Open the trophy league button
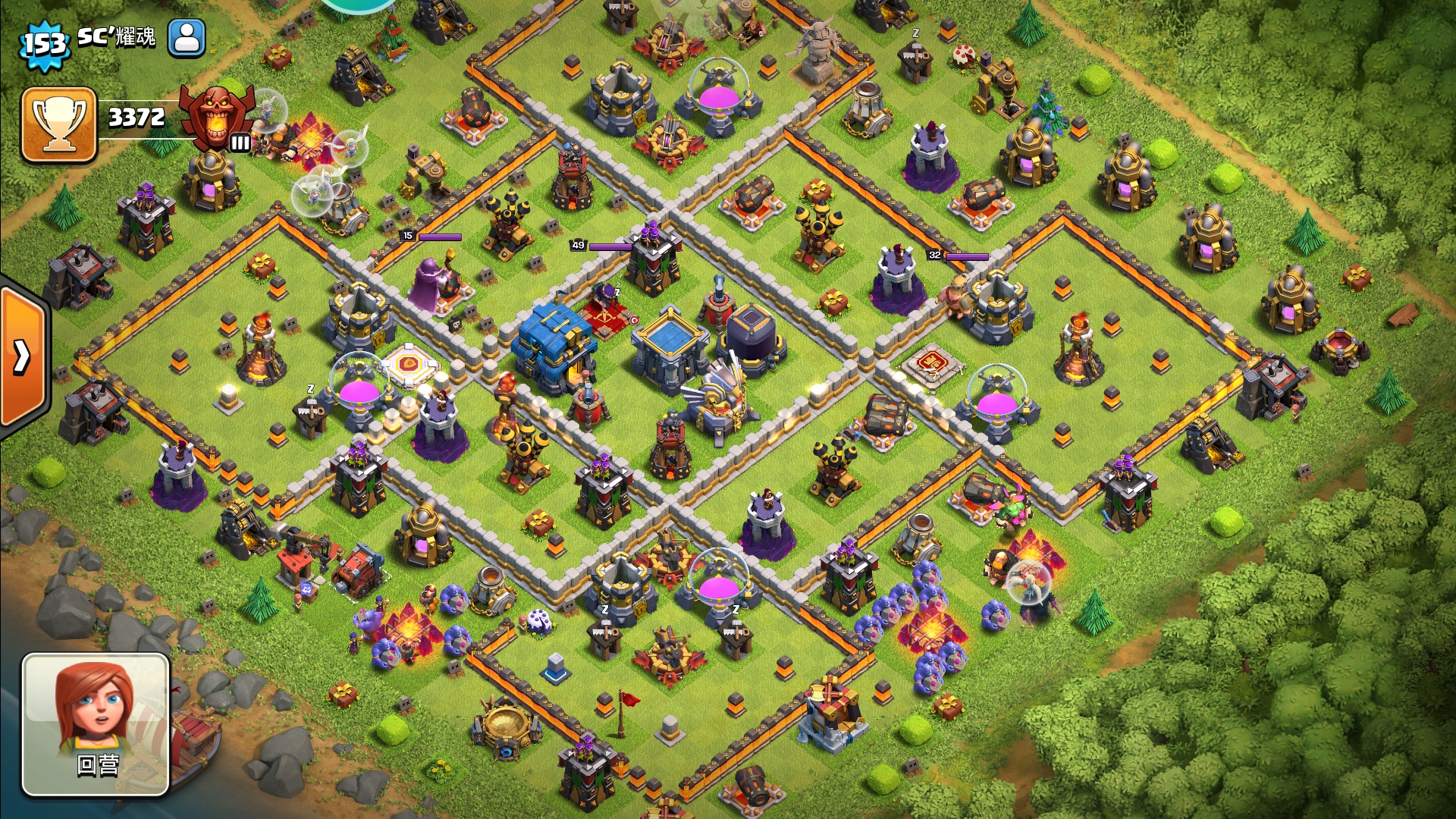1456x819 pixels. point(59,125)
